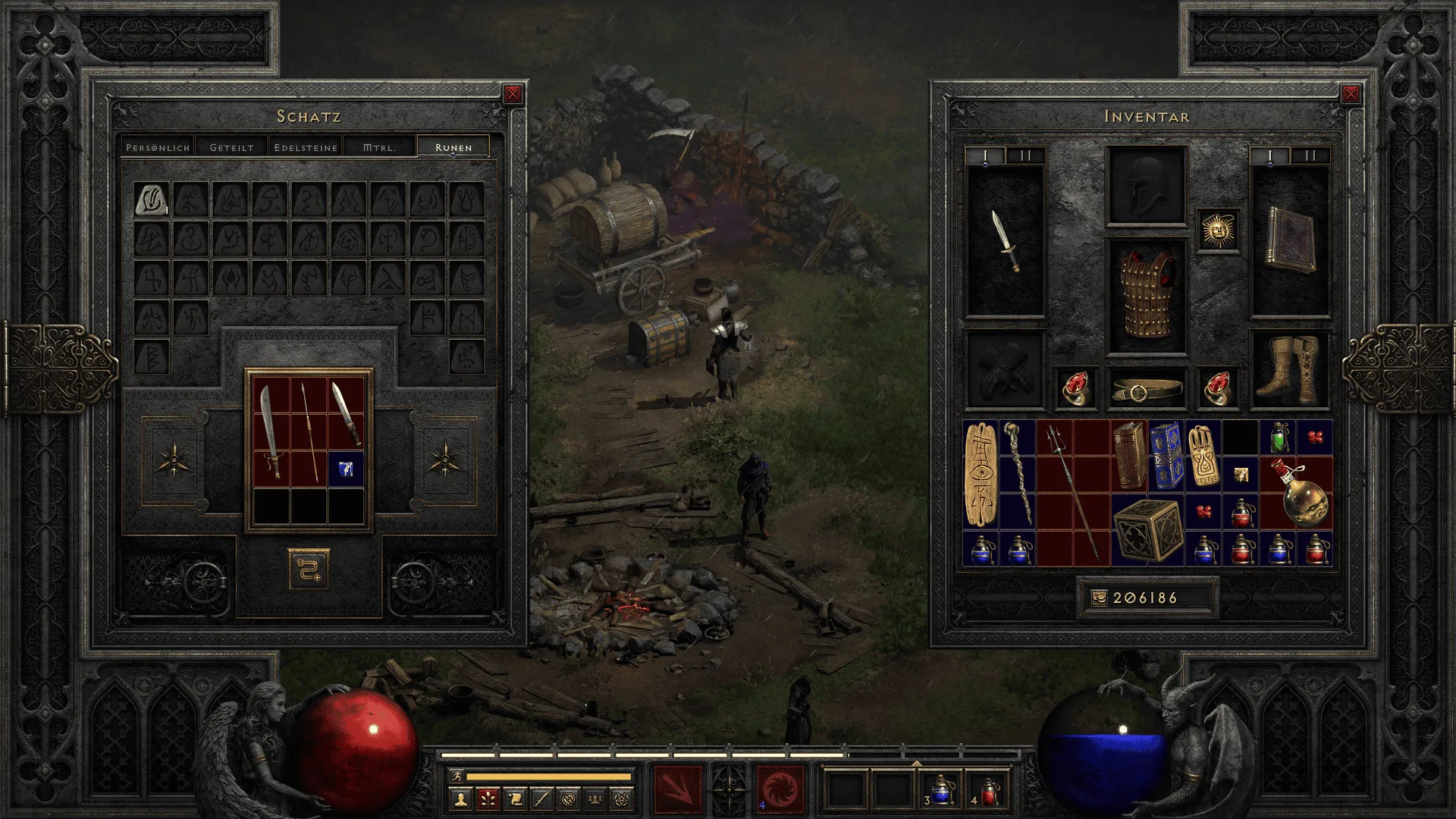This screenshot has width=1456, height=819.
Task: Close the Inventar window
Action: [1351, 94]
